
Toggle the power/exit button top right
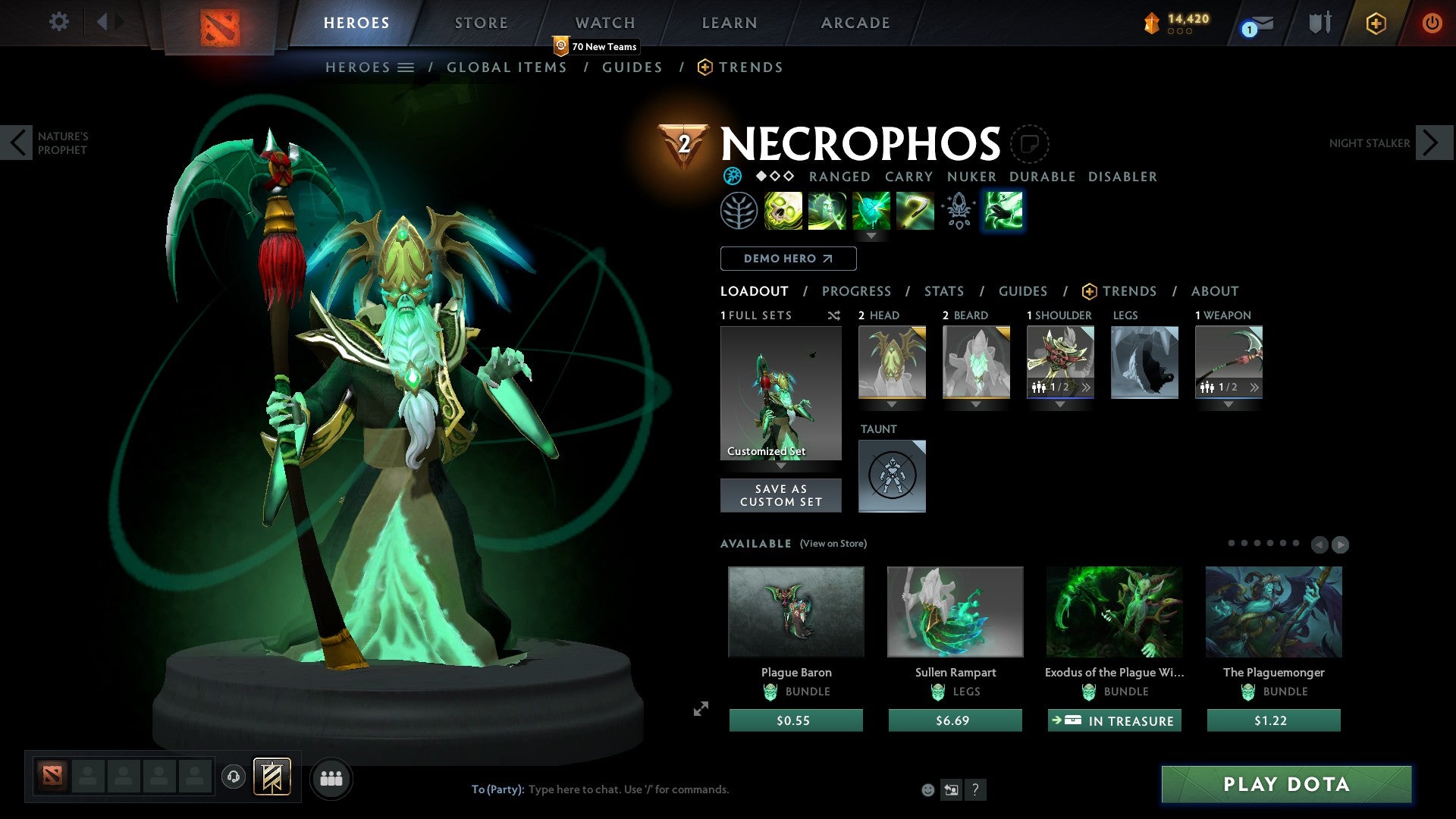coord(1432,23)
